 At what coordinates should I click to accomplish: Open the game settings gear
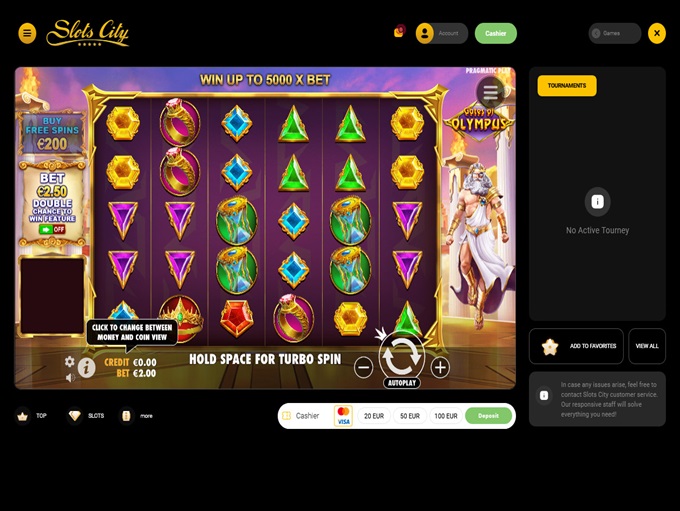tap(70, 361)
